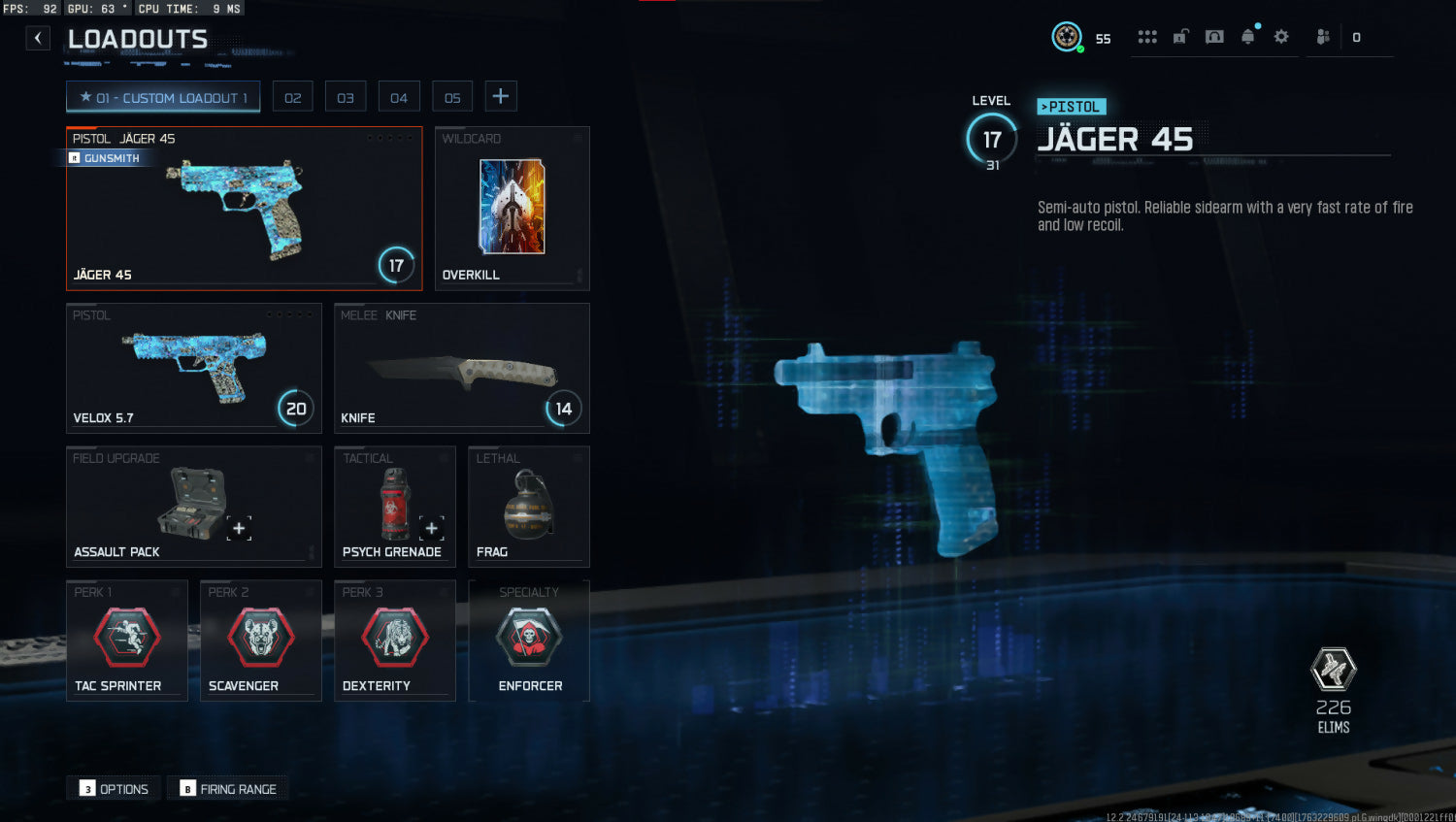1456x822 pixels.
Task: Open the Knife melee slot
Action: (461, 369)
